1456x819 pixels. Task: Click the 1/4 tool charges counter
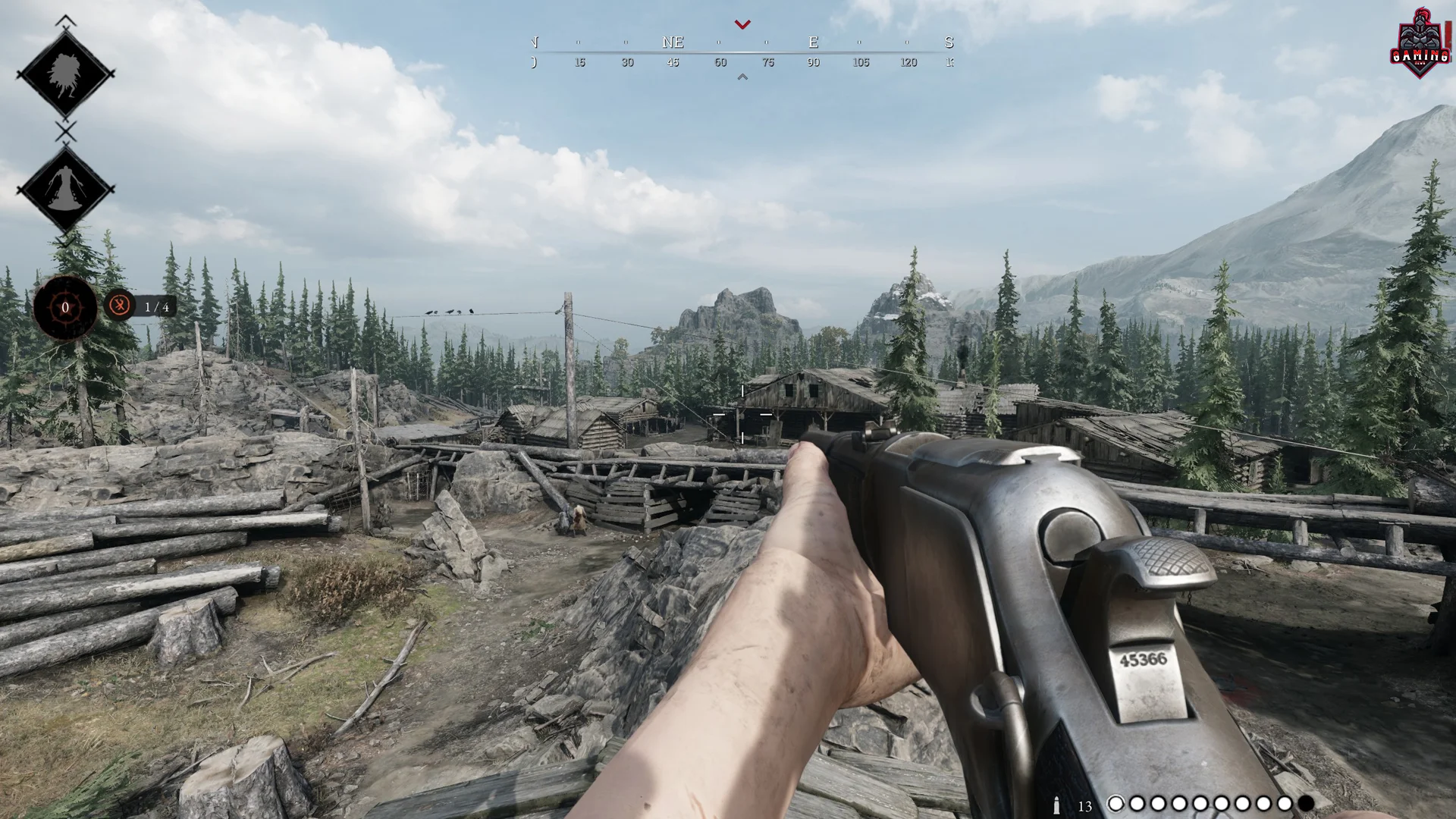point(155,307)
